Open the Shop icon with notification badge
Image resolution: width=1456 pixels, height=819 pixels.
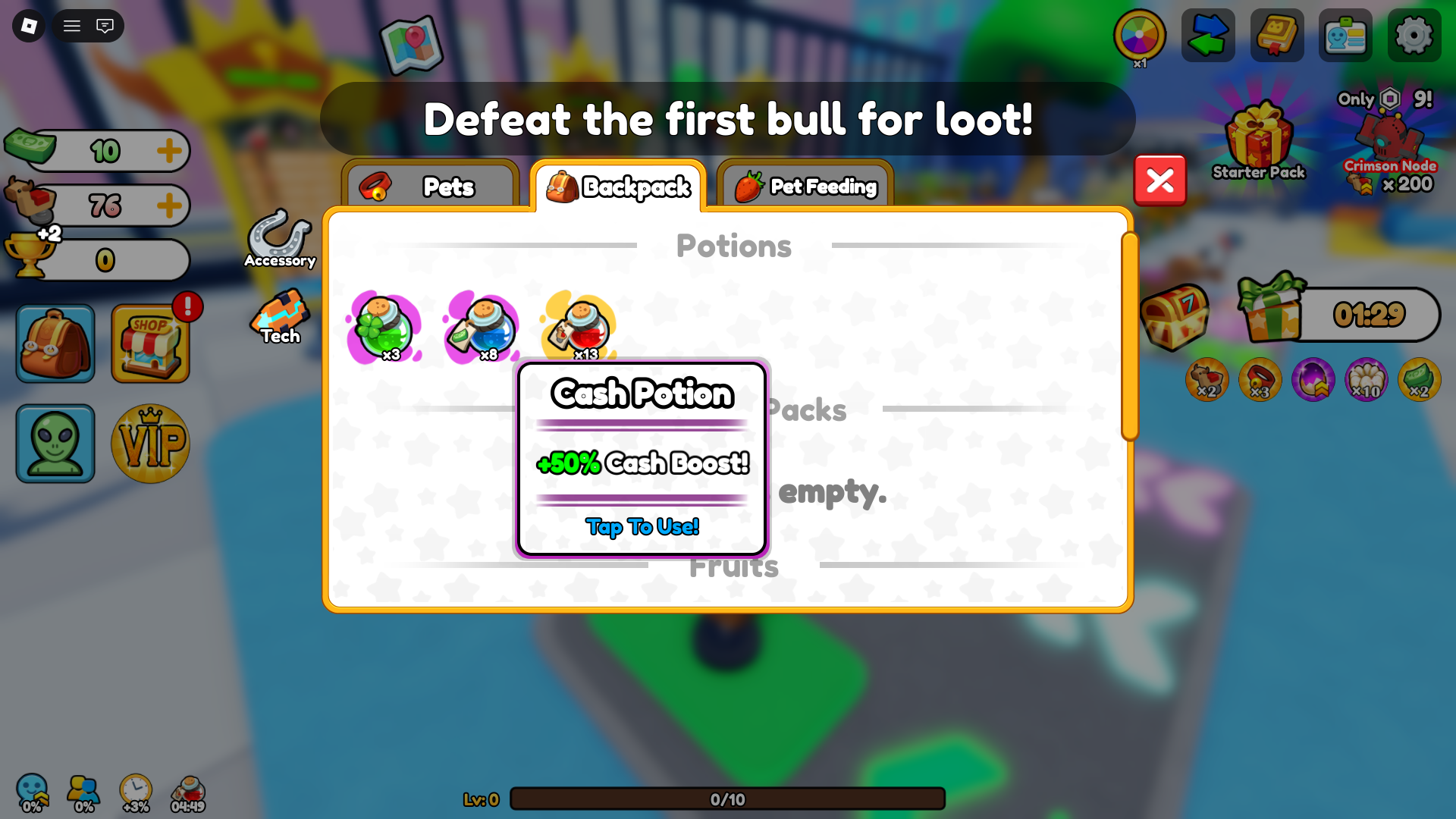pos(149,343)
